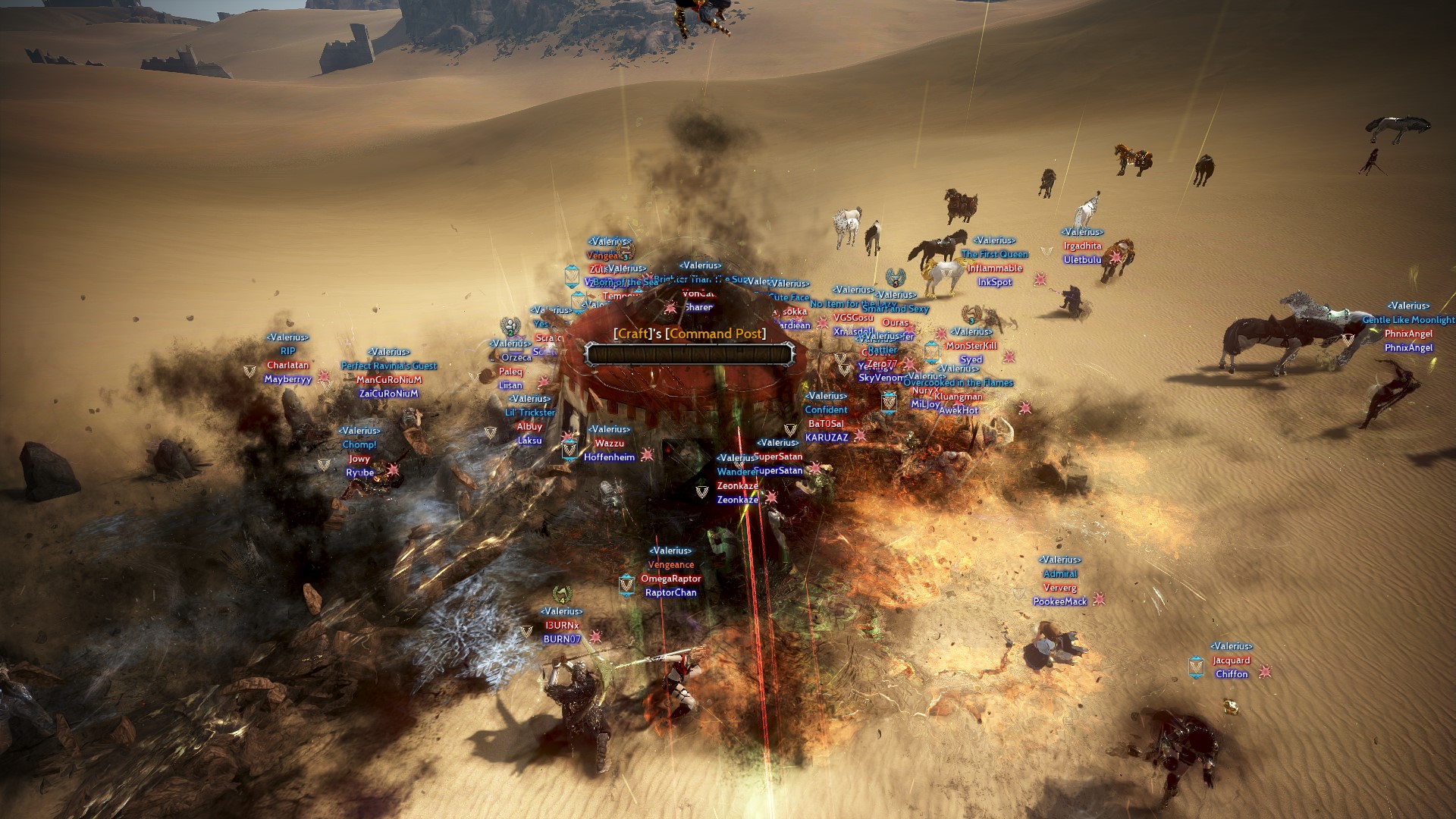Select the player named Hoffenheim
The width and height of the screenshot is (1456, 819).
(609, 457)
